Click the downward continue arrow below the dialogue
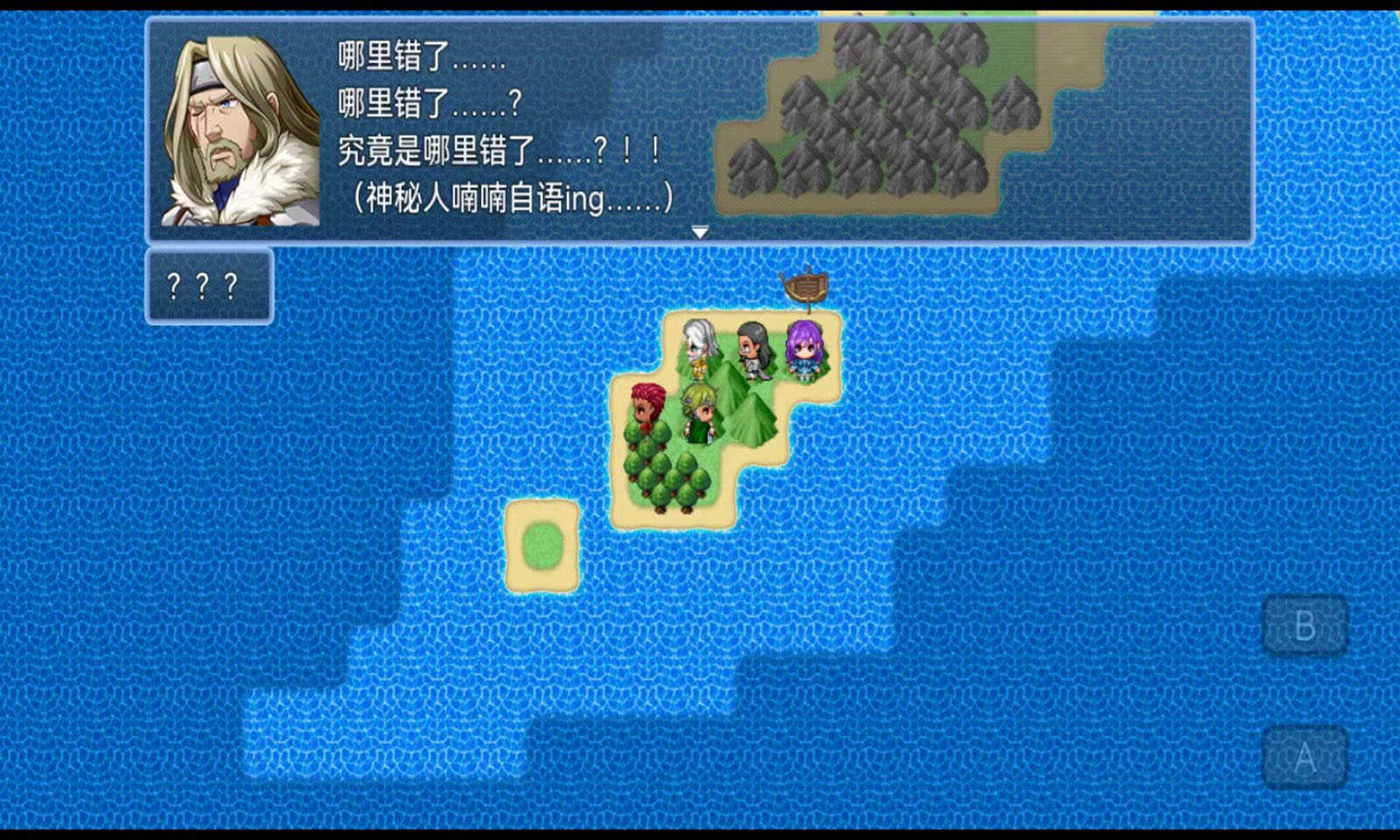The image size is (1400, 840). point(700,230)
